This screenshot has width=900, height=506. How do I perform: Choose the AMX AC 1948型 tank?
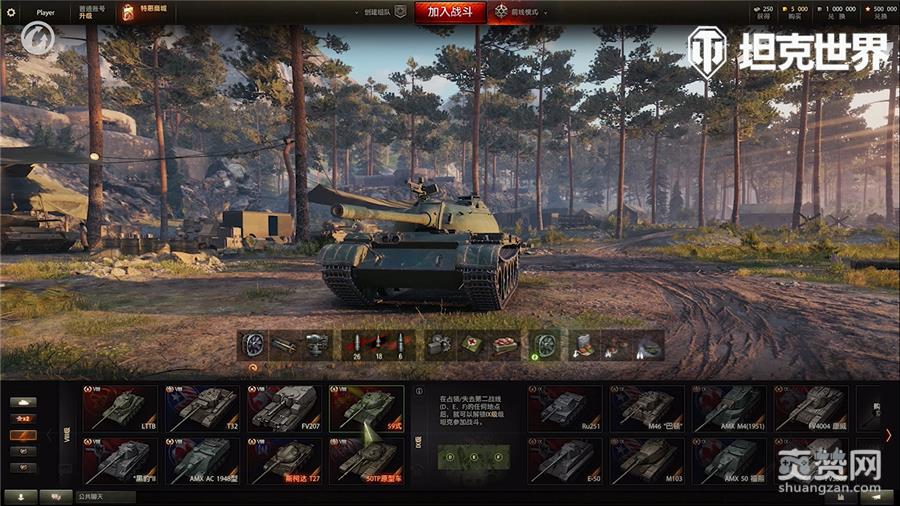click(201, 460)
